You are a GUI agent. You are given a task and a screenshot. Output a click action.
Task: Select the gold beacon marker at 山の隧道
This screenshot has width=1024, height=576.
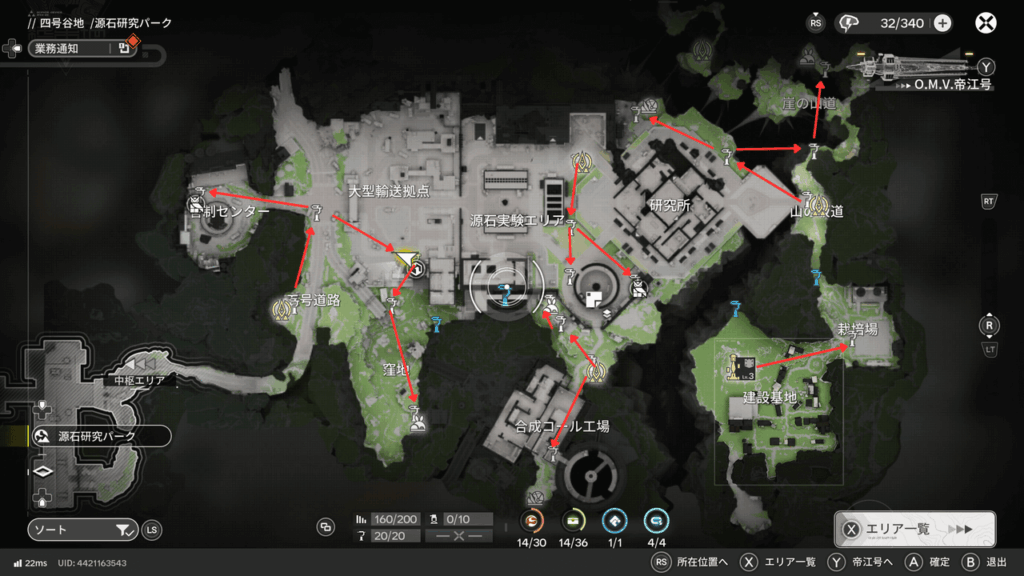[809, 203]
